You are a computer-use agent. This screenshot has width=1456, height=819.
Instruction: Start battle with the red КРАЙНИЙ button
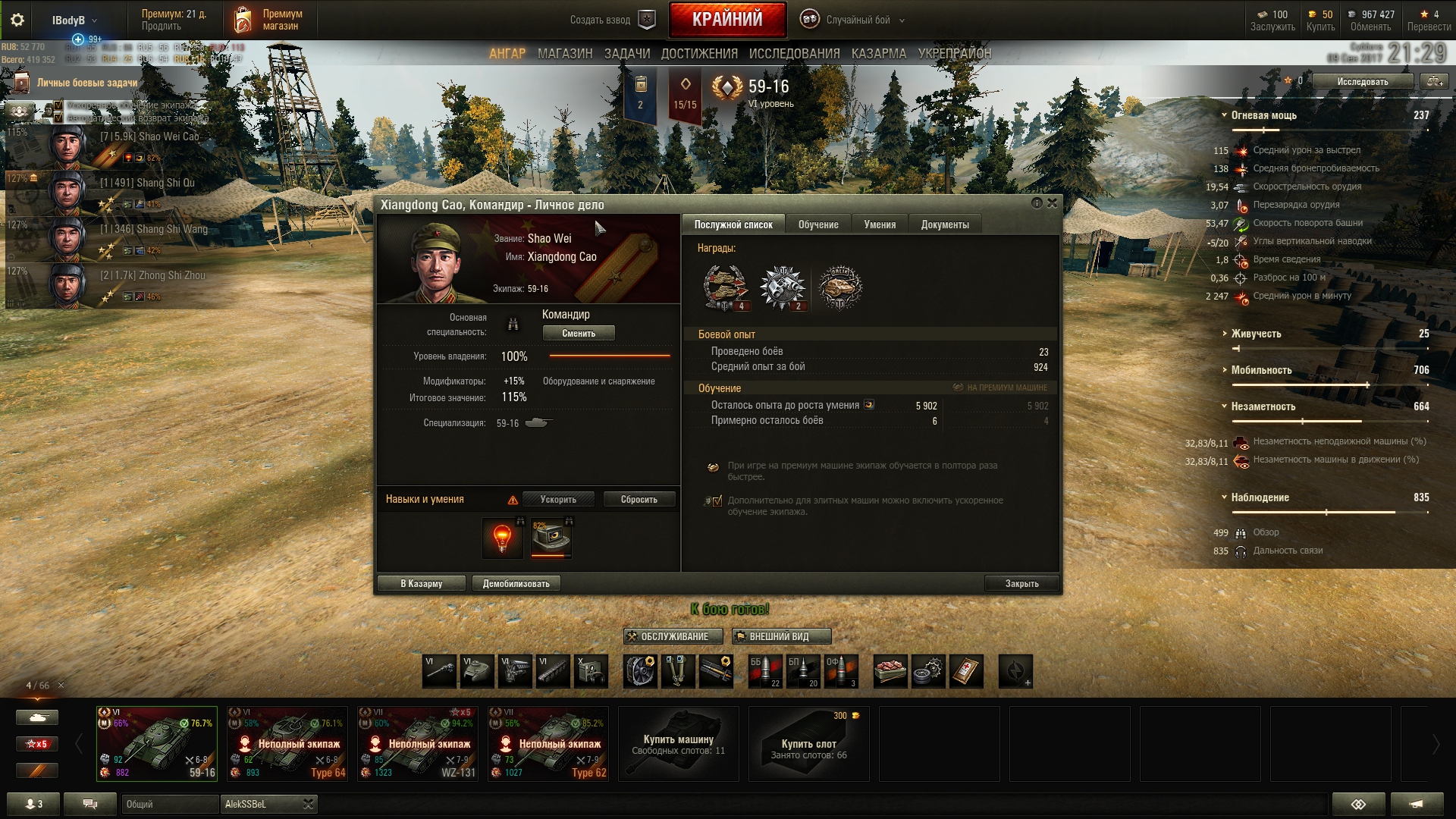pos(727,20)
